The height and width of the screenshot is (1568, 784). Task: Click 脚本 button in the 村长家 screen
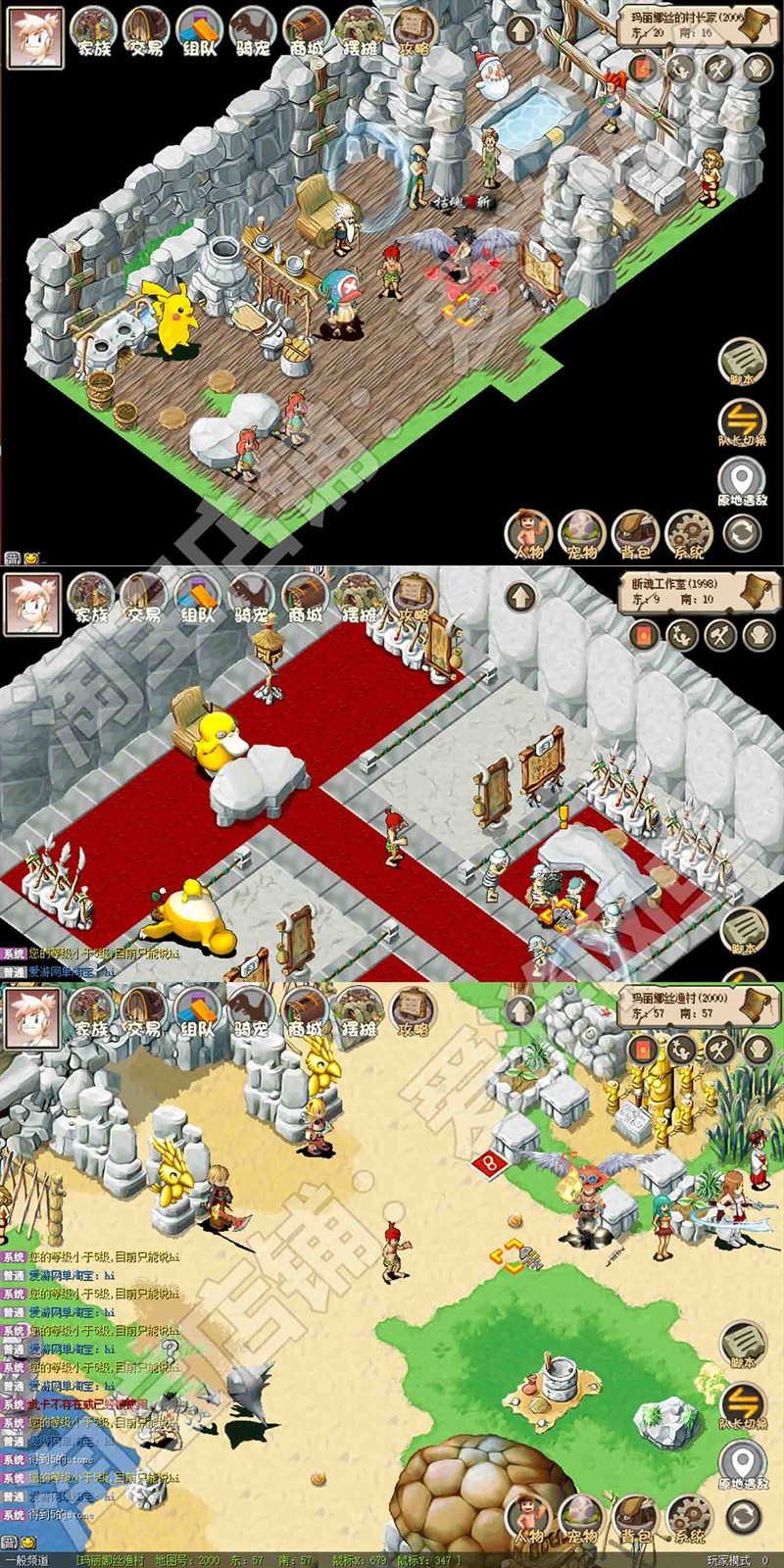(x=742, y=362)
